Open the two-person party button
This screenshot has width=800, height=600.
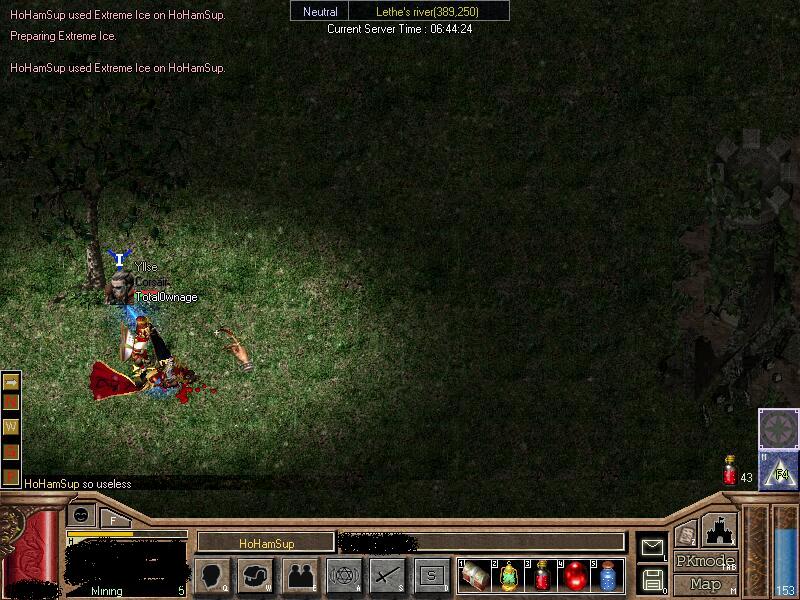click(x=300, y=575)
